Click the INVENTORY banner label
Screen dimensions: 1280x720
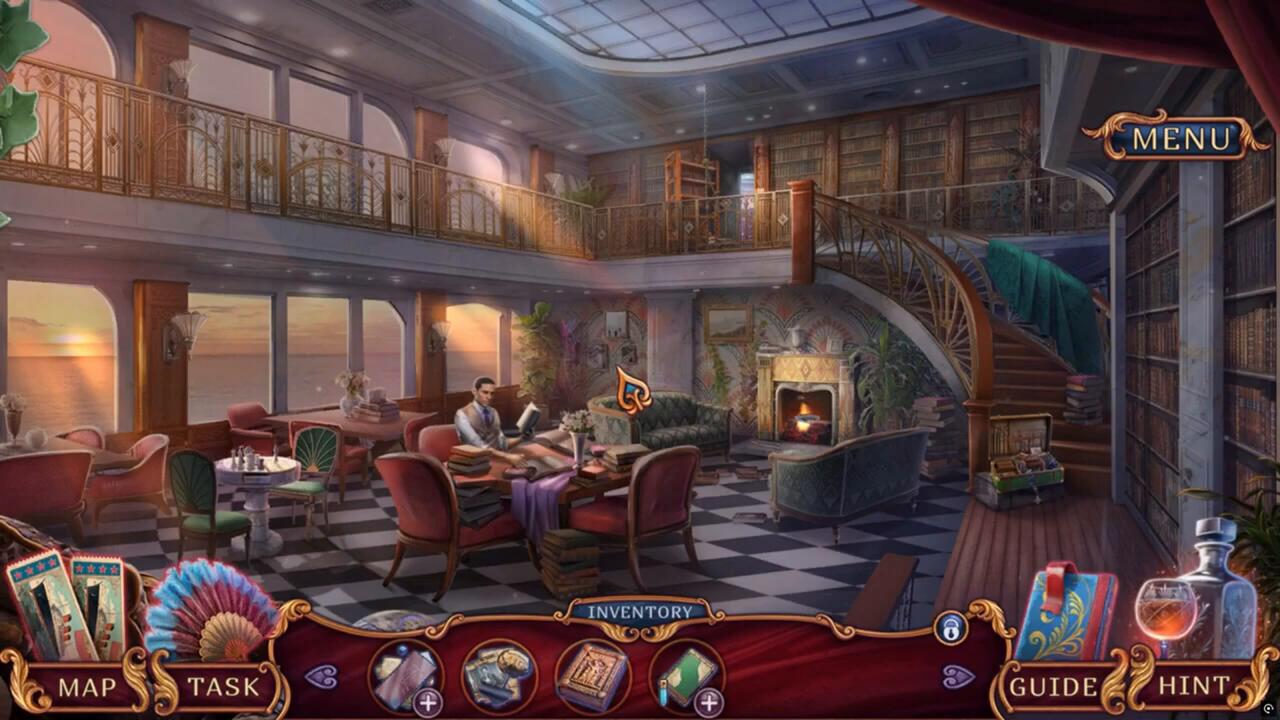coord(639,610)
